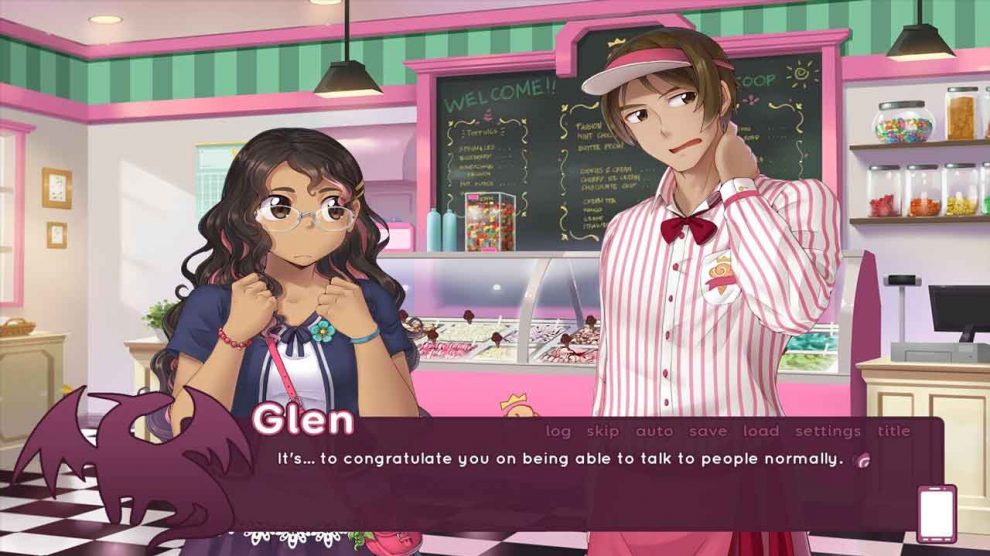Open the save menu
This screenshot has width=990, height=556.
[x=708, y=431]
